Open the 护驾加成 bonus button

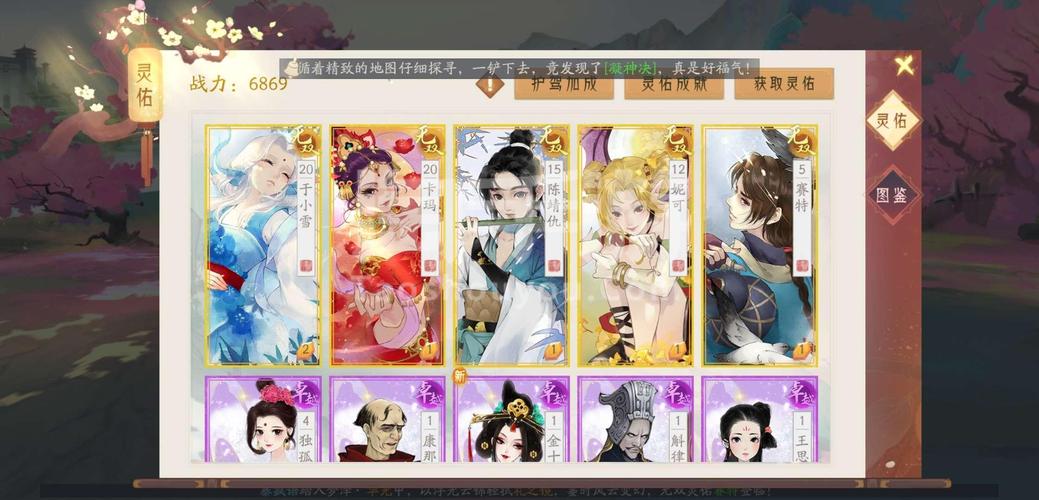point(563,84)
